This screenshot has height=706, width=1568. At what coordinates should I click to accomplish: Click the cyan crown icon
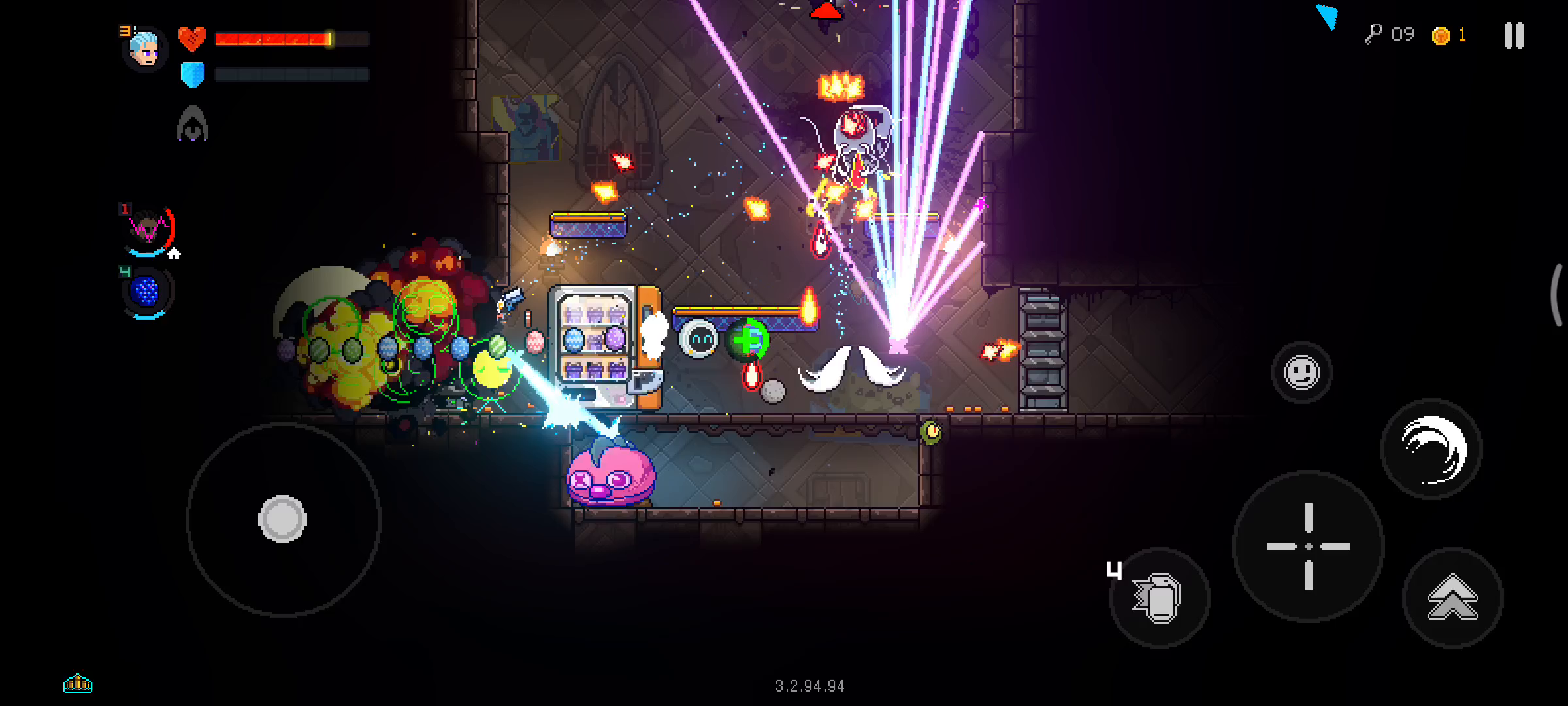point(78,683)
